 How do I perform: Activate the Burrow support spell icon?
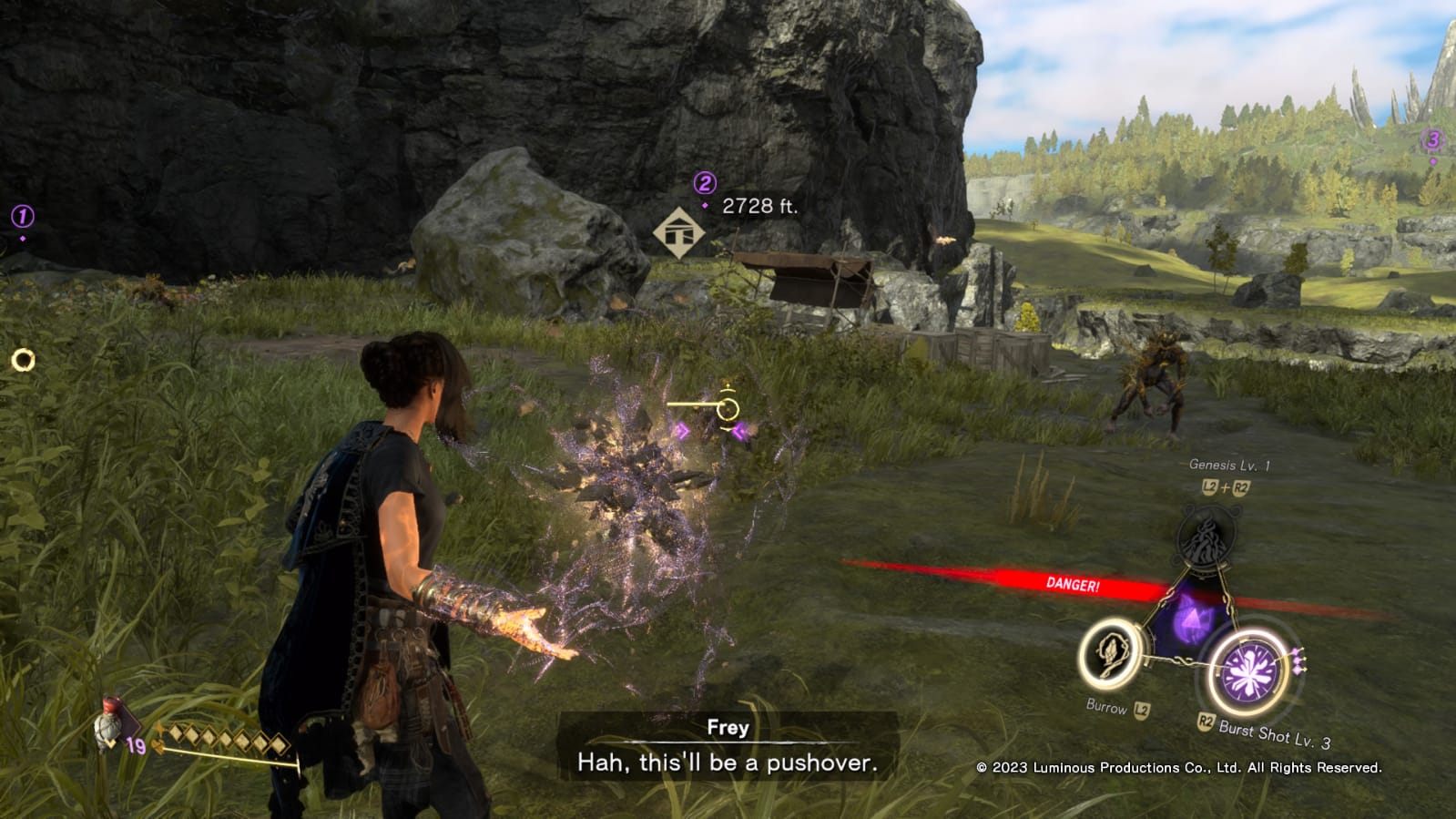(1110, 652)
